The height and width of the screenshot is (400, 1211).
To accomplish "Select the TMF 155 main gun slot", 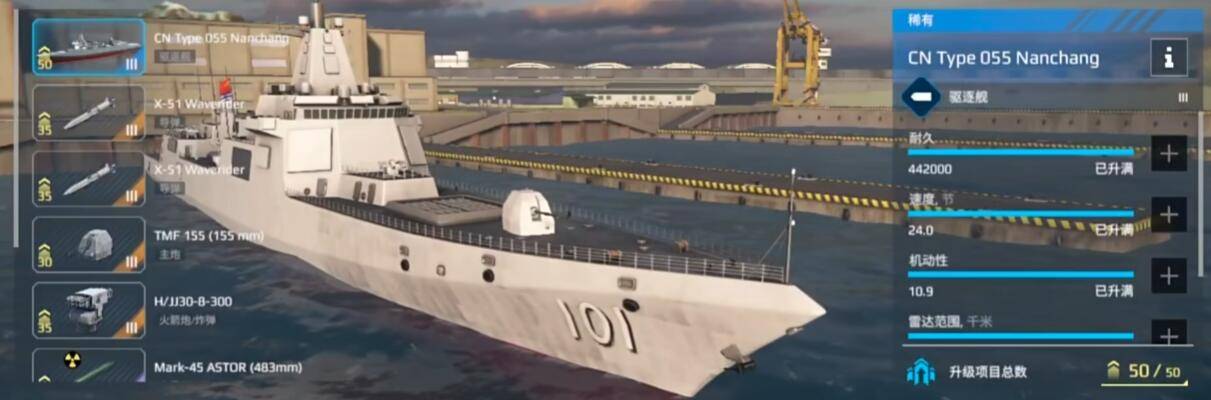I will tap(89, 245).
